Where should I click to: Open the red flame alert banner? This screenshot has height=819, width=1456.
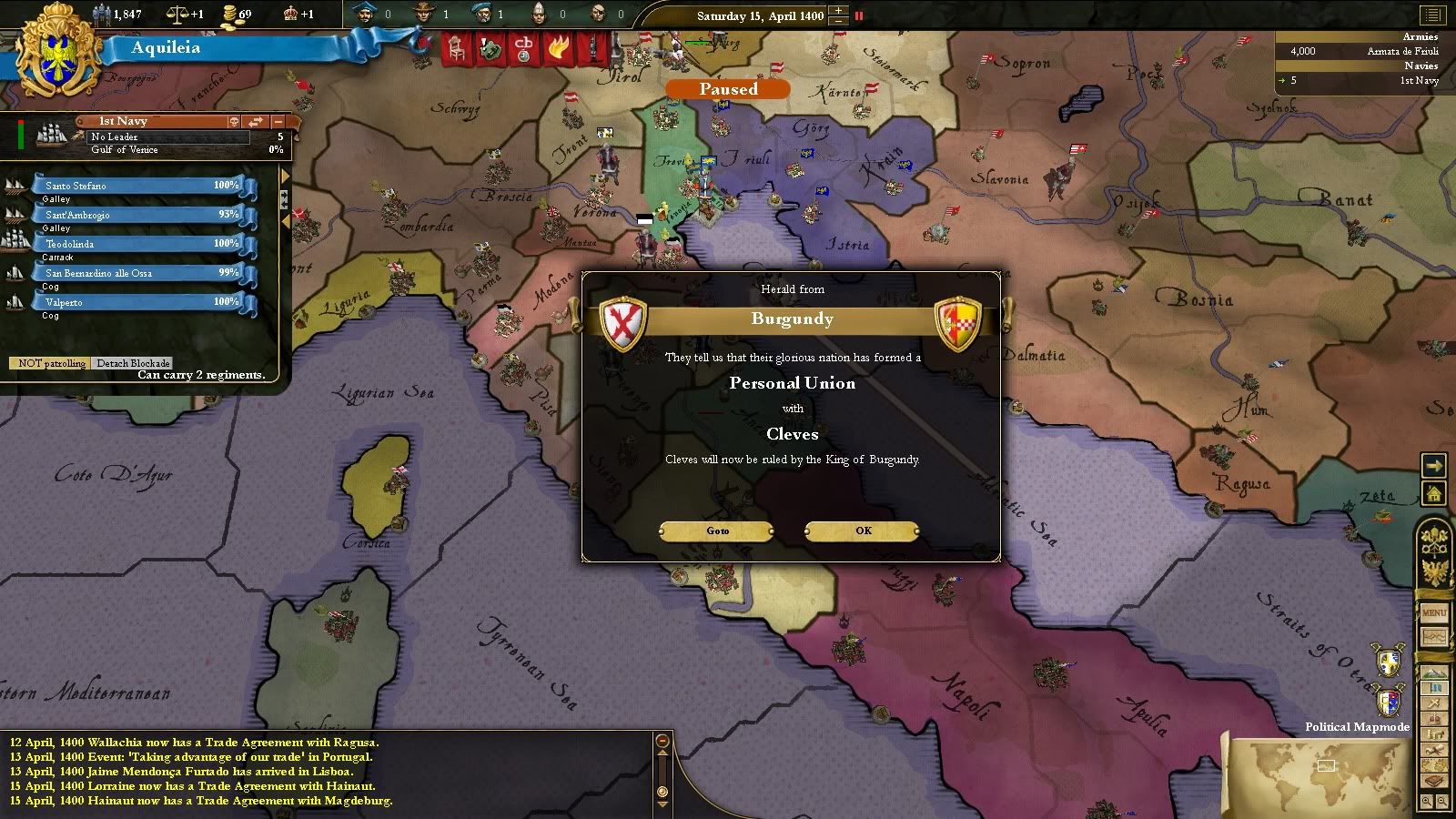click(557, 49)
